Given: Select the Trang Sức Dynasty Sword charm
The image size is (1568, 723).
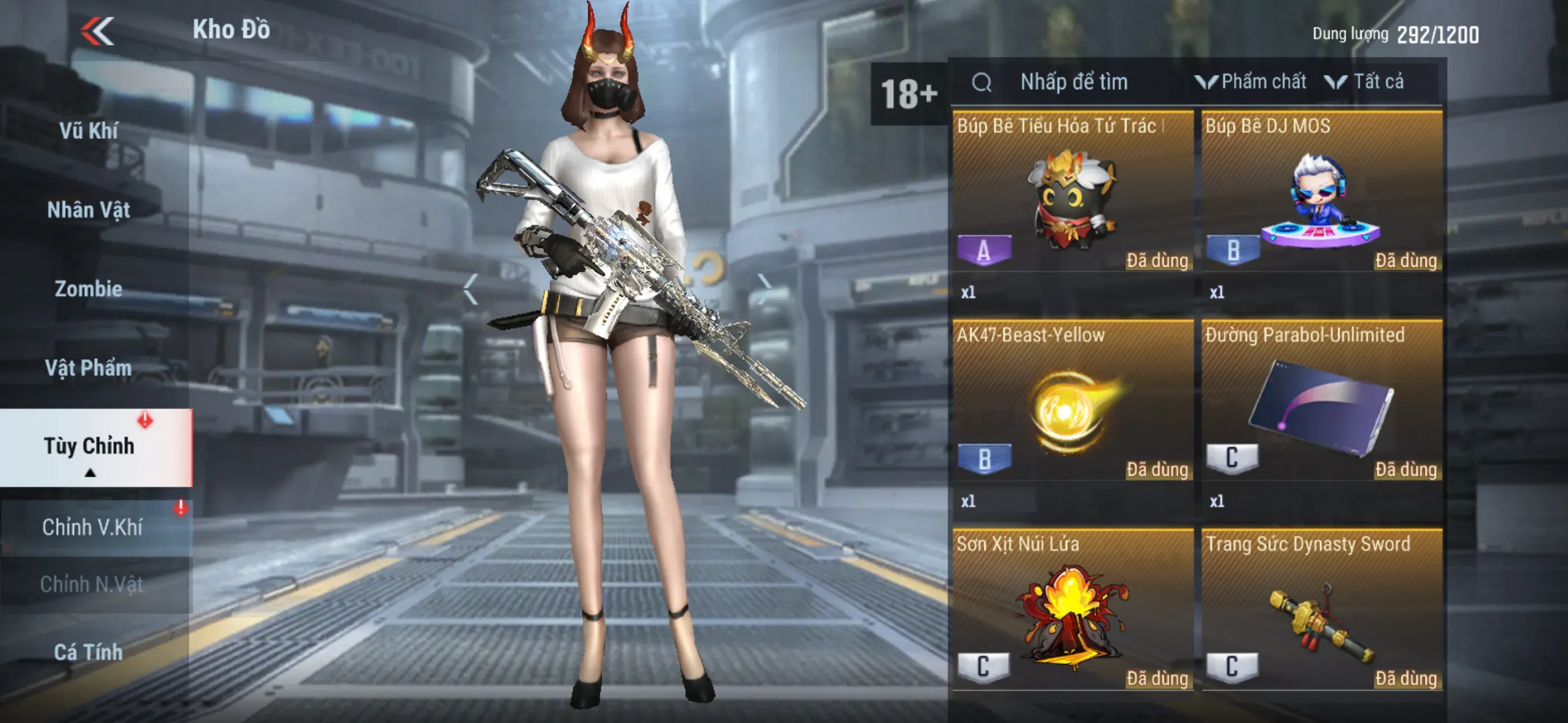Looking at the screenshot, I should pos(1321,615).
